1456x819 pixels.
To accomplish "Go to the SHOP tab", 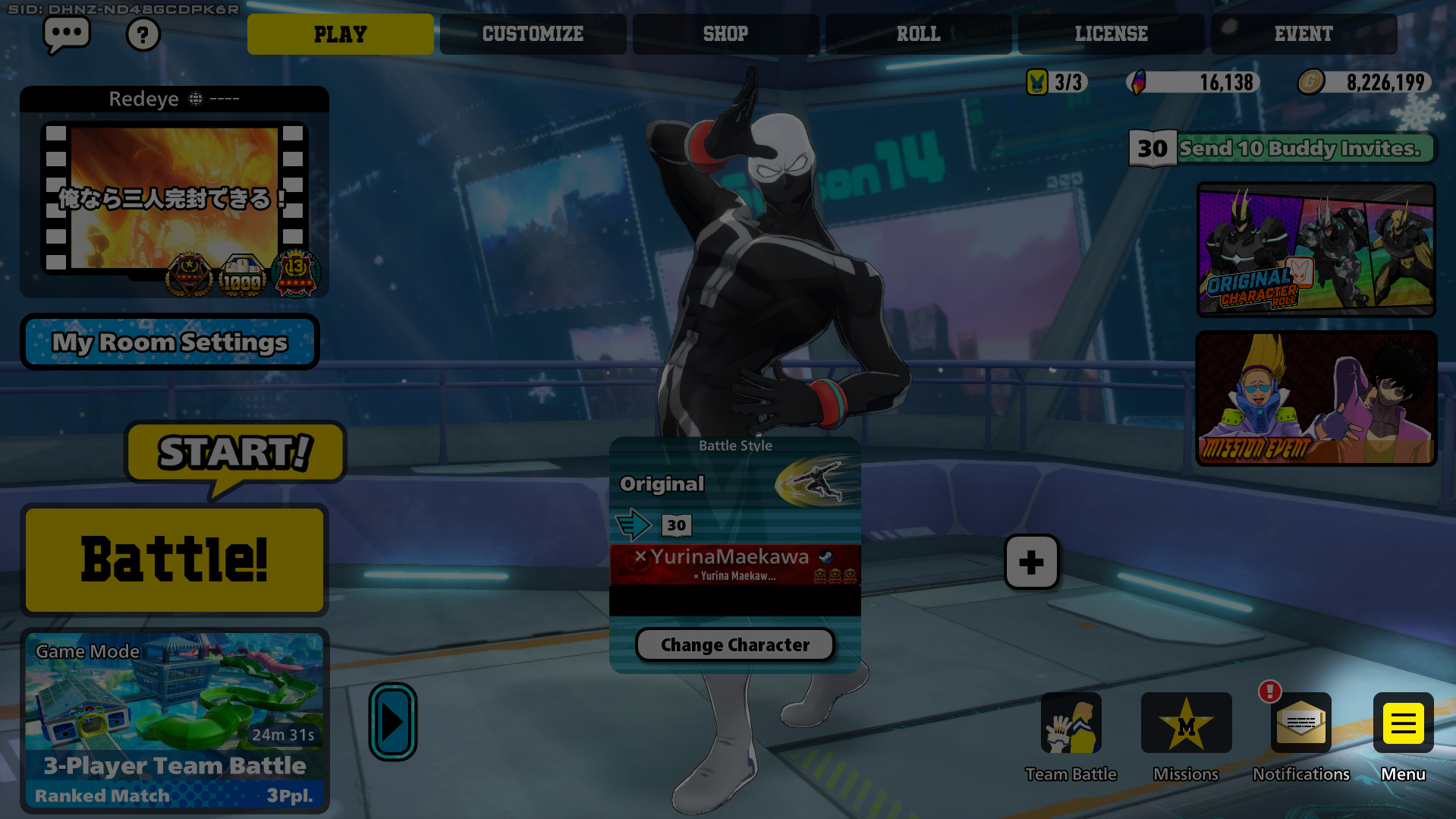I will [x=725, y=34].
